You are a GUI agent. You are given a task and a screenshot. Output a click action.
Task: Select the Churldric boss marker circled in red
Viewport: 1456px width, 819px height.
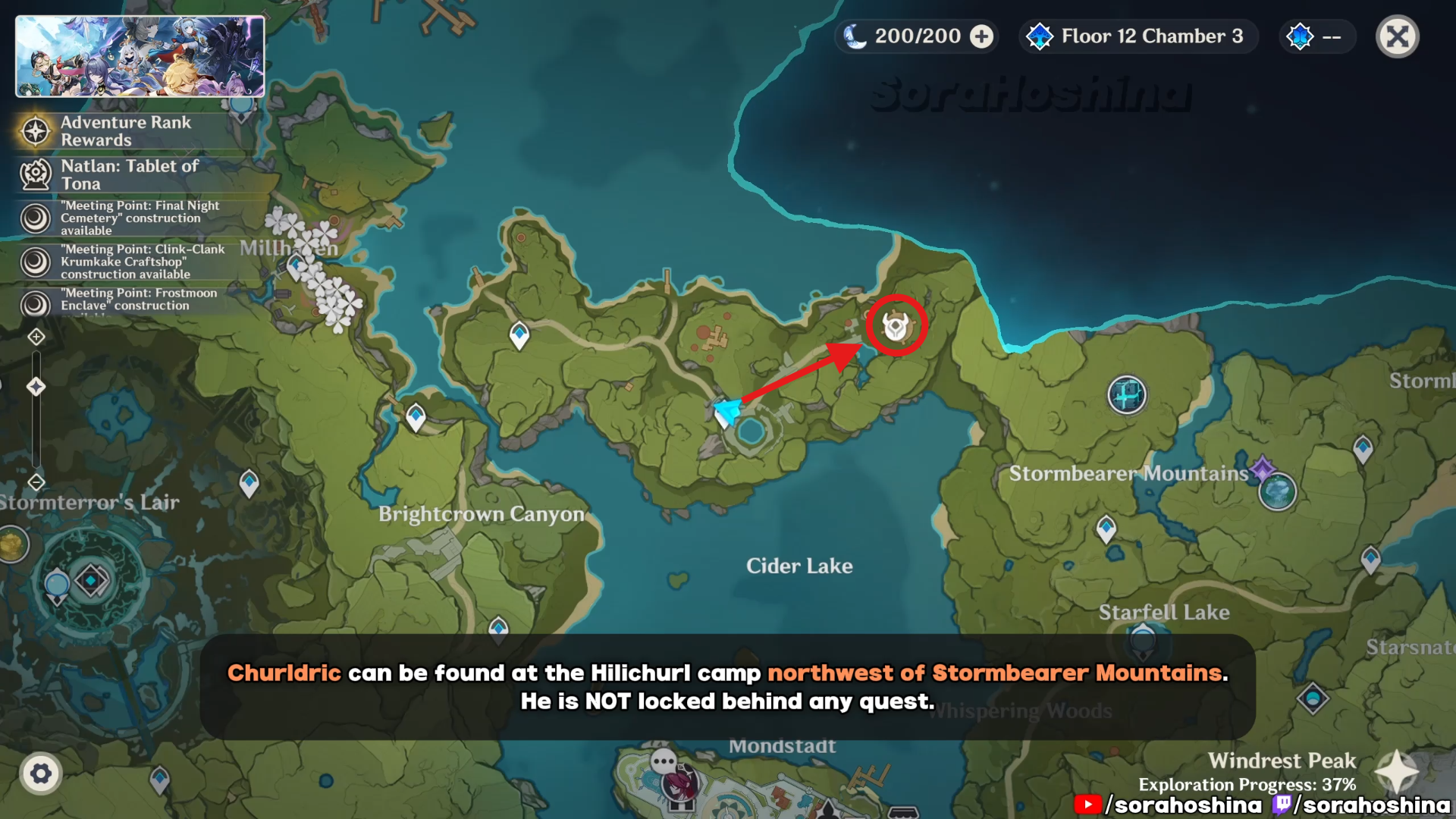tap(896, 326)
